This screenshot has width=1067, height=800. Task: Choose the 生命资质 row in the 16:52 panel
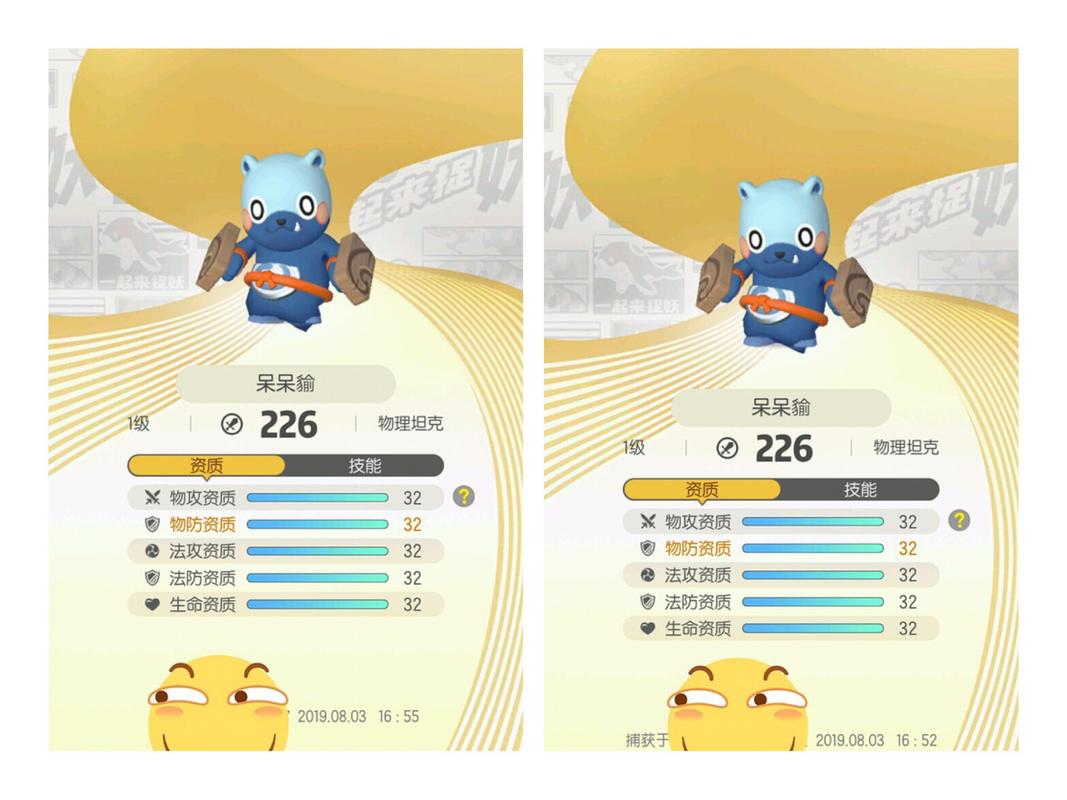(x=781, y=629)
